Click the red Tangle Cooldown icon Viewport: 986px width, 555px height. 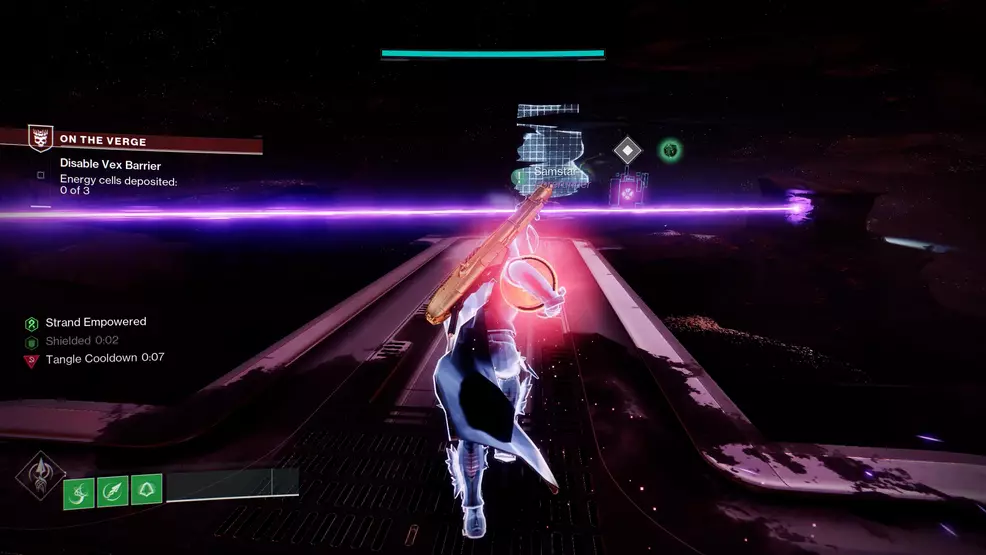32,359
